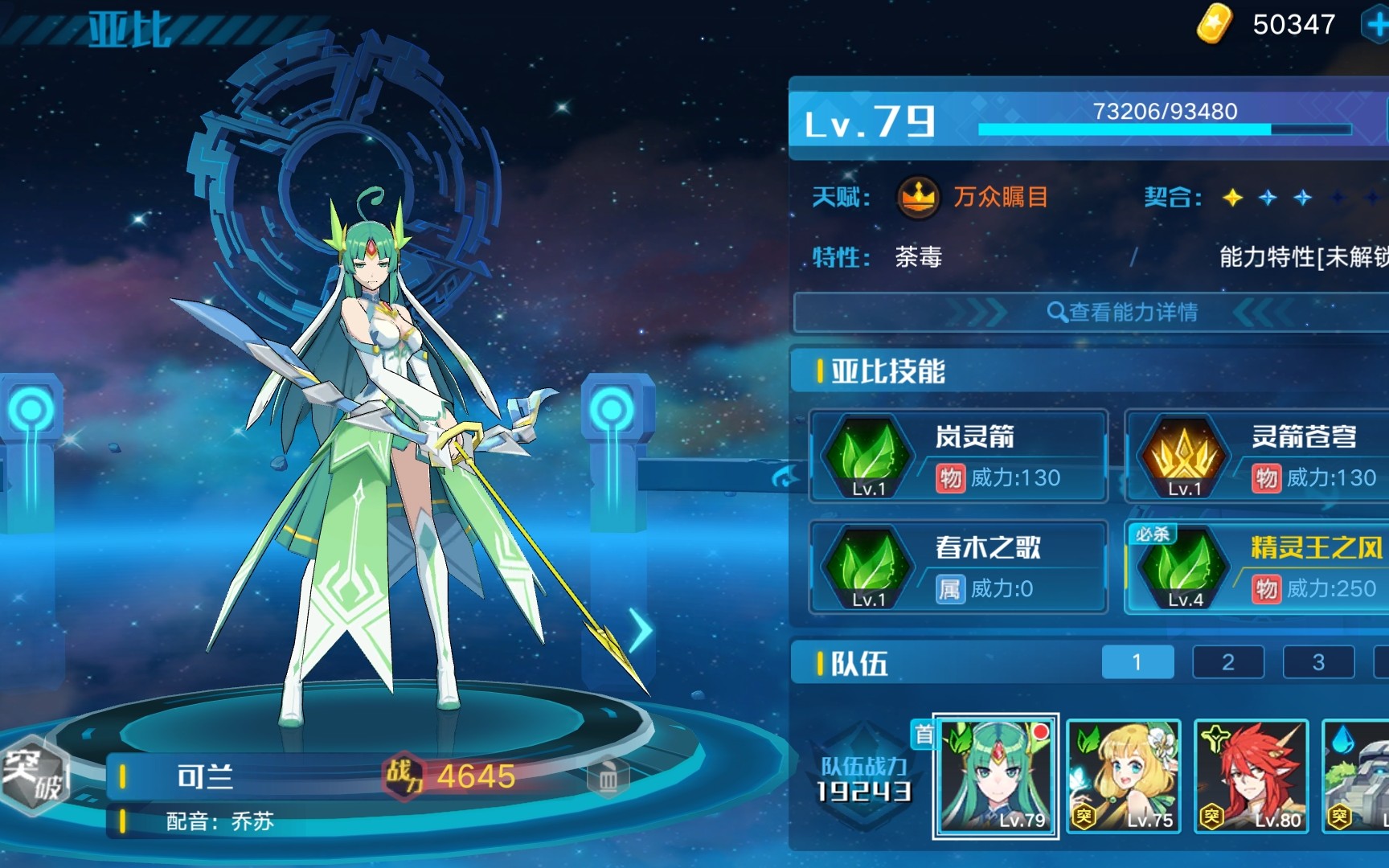Choose the 春木之歌 skill
Screen dimensions: 1389x868
click(958, 567)
